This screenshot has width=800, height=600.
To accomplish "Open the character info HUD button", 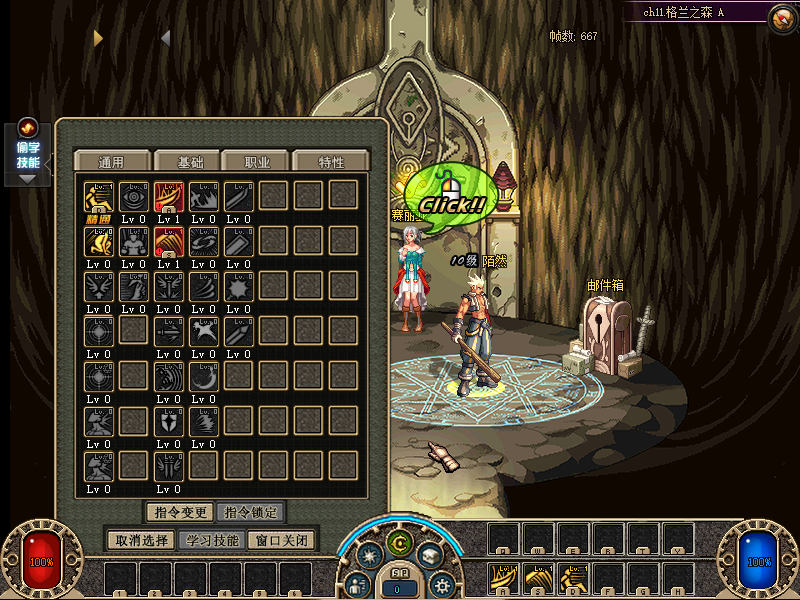I will 357,585.
